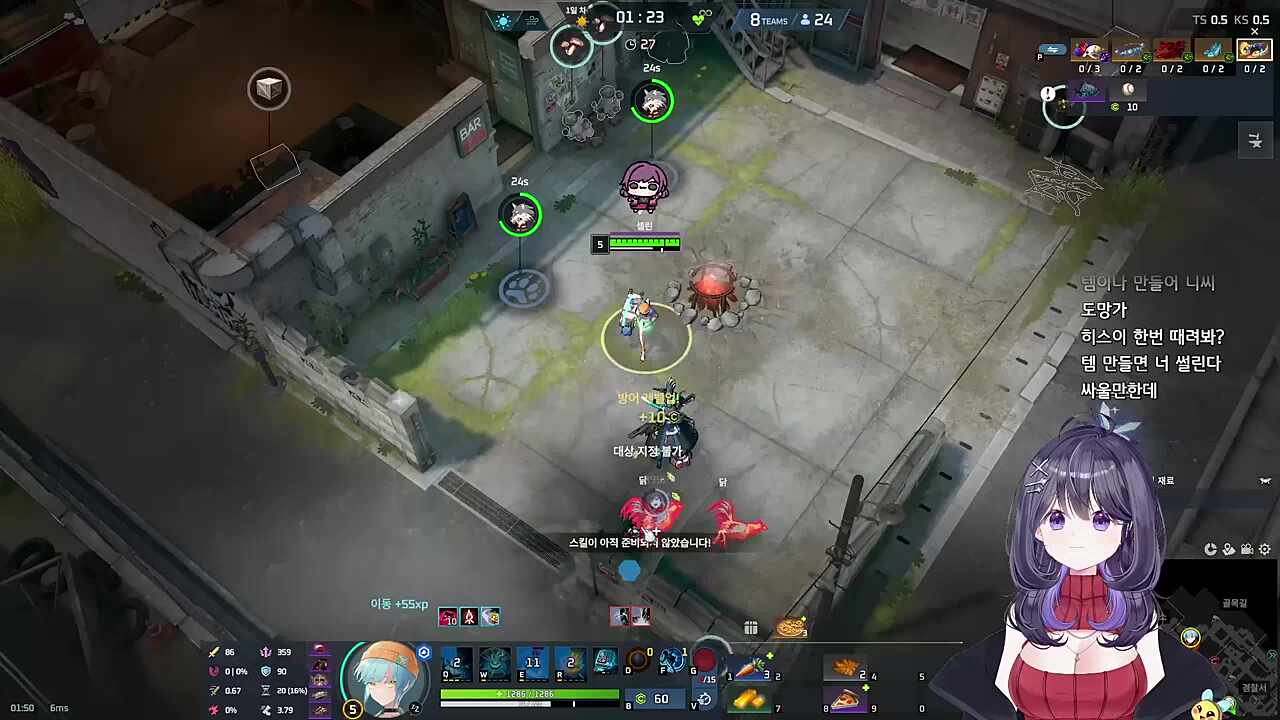Select the map ping marker icon
The width and height of the screenshot is (1280, 720).
tap(1229, 549)
